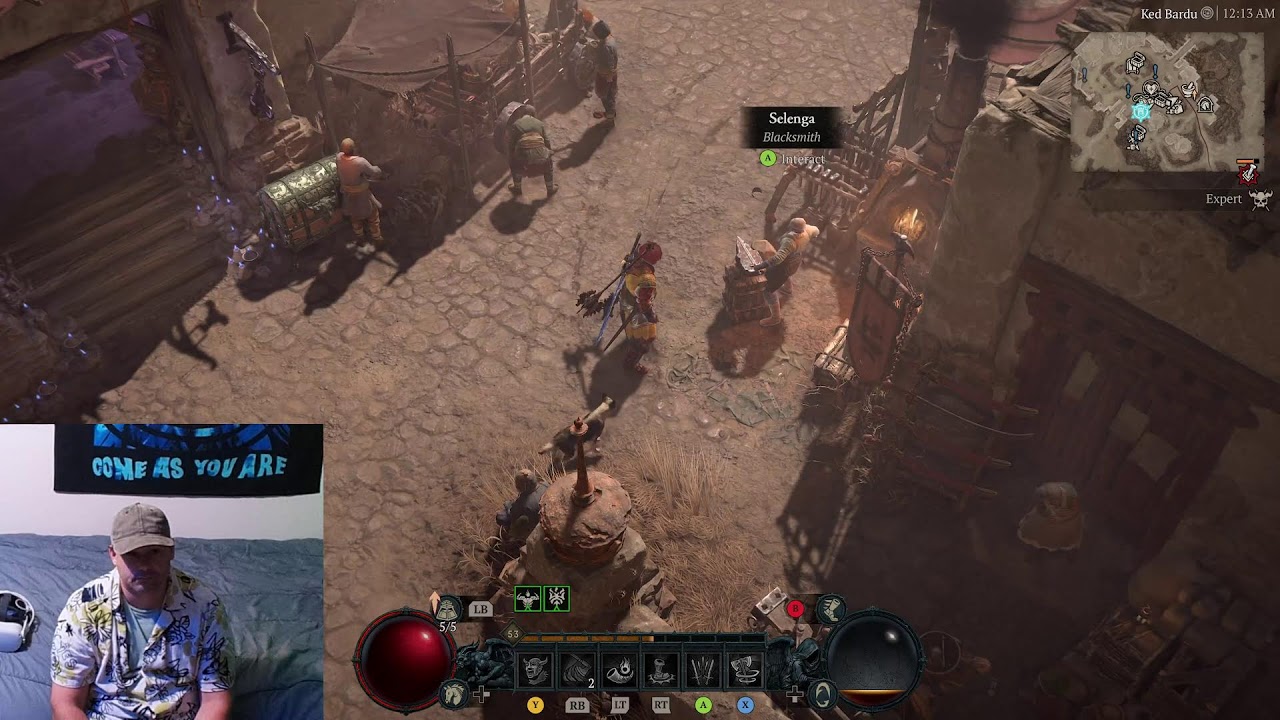Click the streamer webcam overlay

point(161,571)
